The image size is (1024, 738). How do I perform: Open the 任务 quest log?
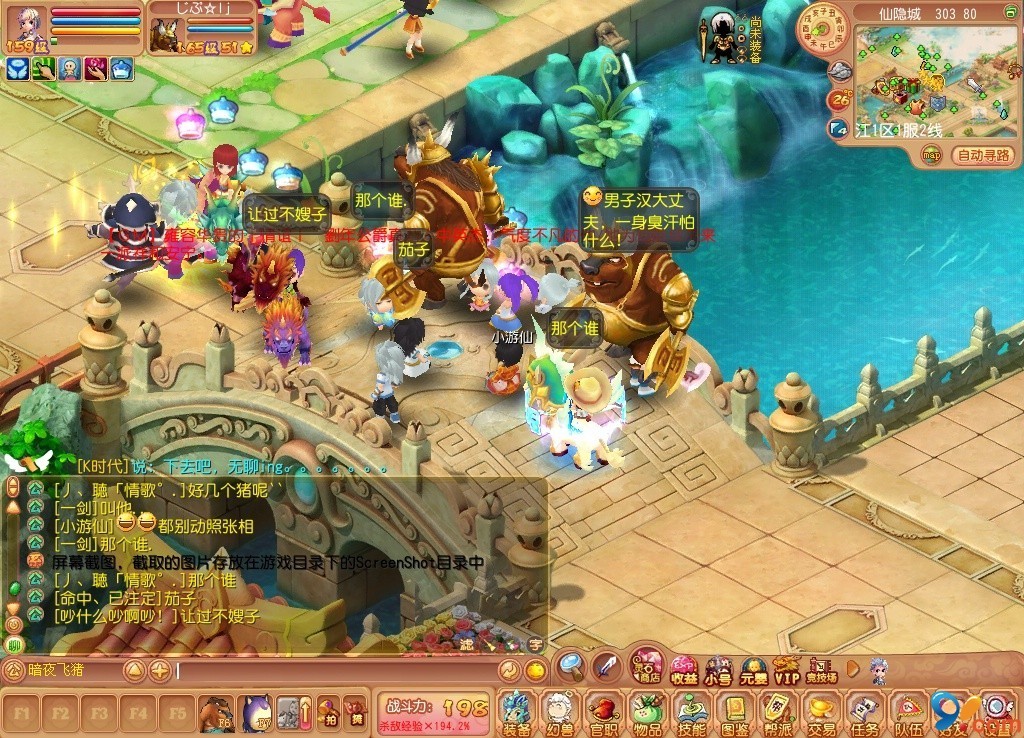click(x=865, y=712)
